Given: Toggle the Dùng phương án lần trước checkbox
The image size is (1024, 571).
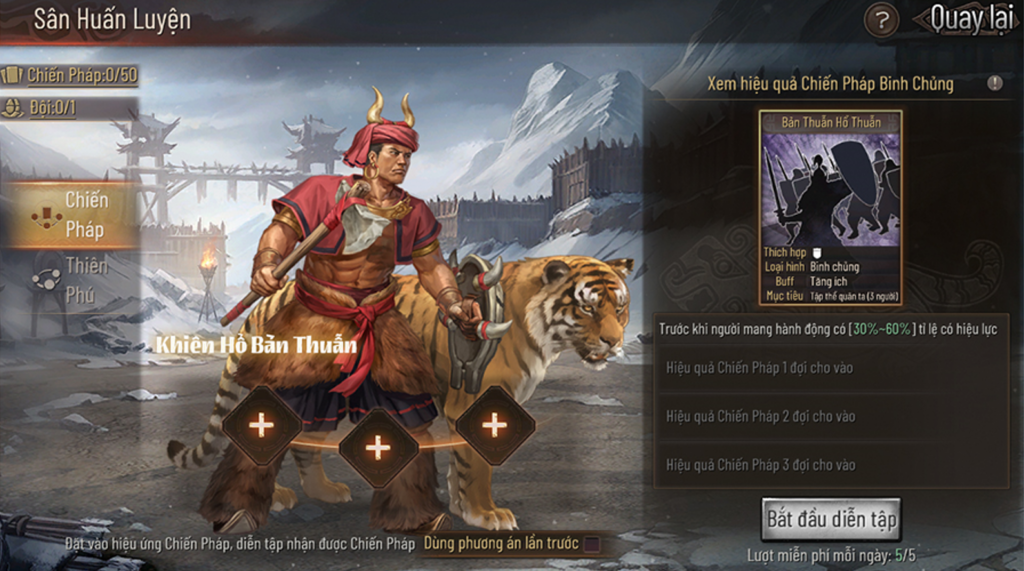Looking at the screenshot, I should (x=592, y=544).
